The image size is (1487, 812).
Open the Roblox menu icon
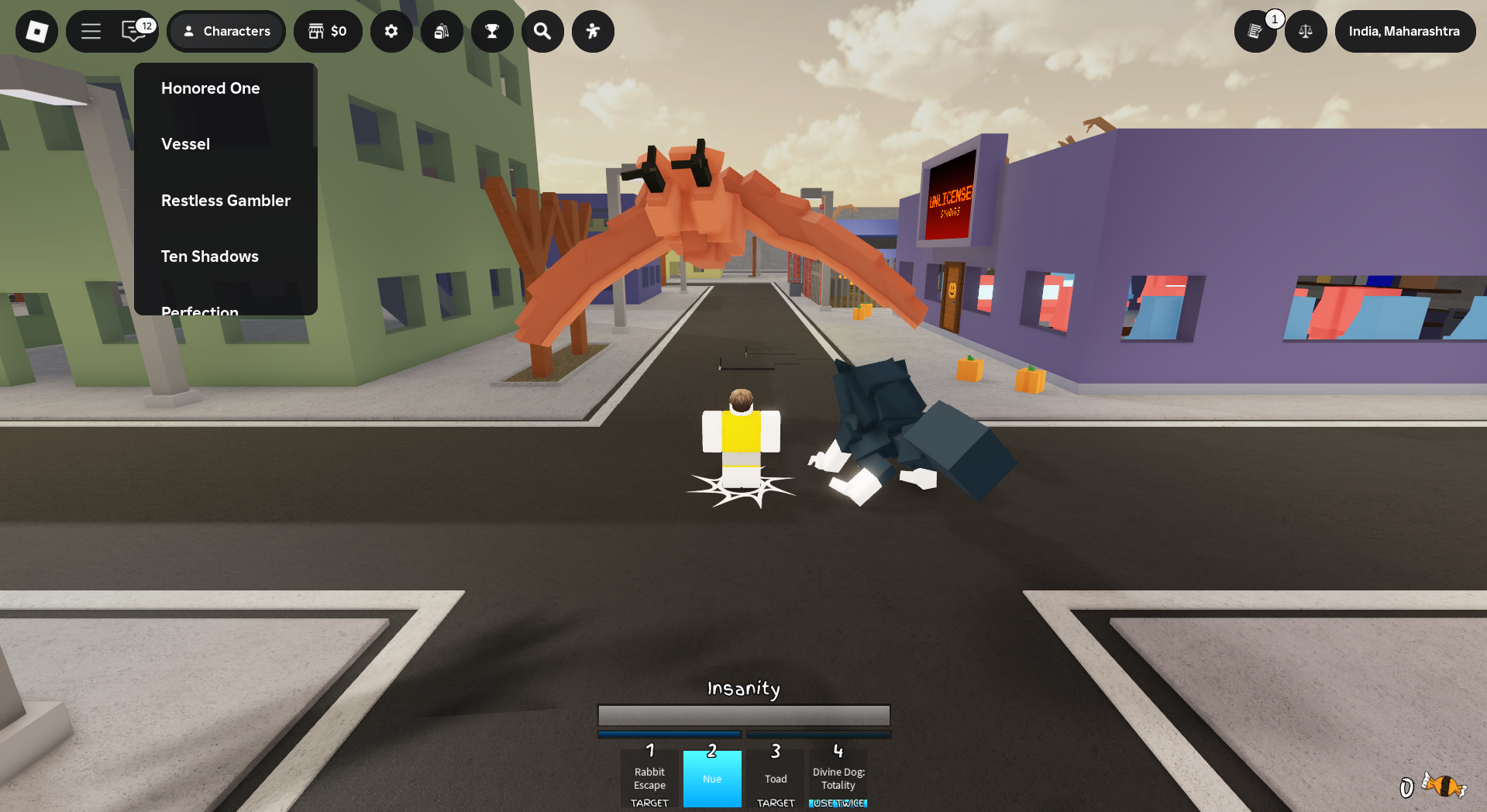point(36,31)
